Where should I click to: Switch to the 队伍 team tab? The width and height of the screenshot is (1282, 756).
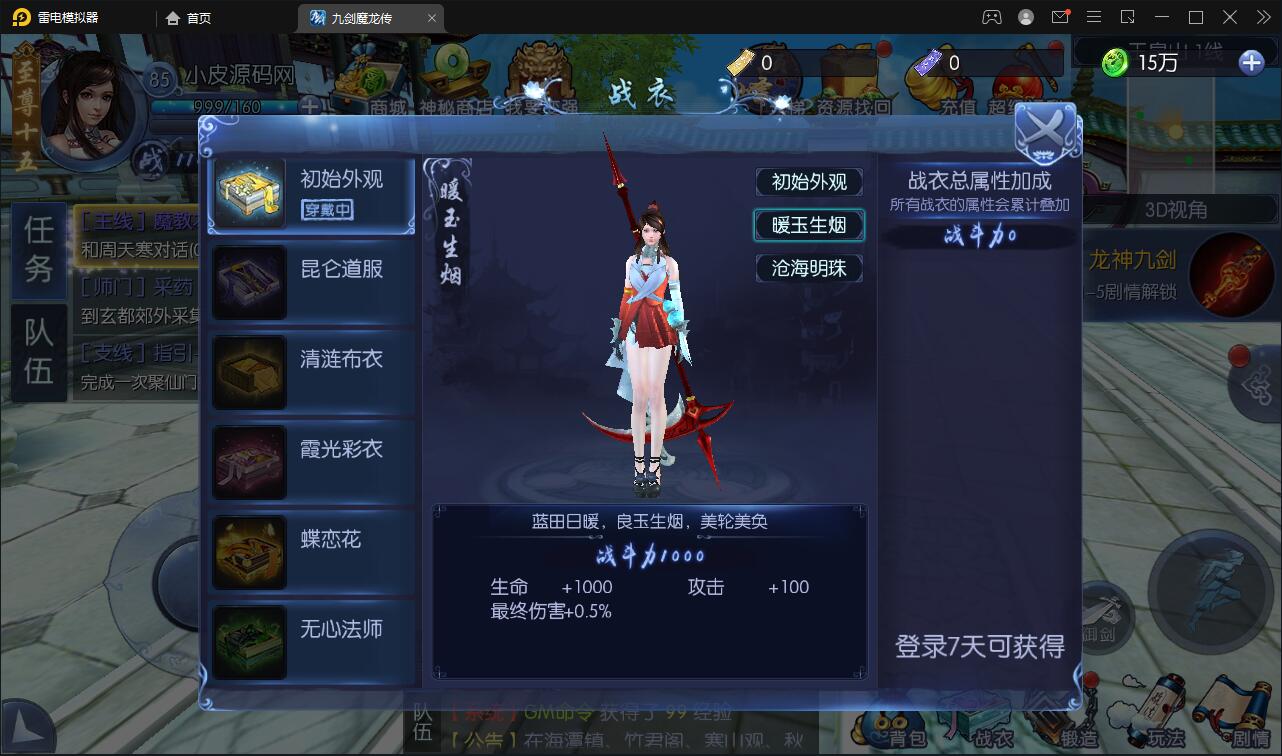tap(39, 352)
